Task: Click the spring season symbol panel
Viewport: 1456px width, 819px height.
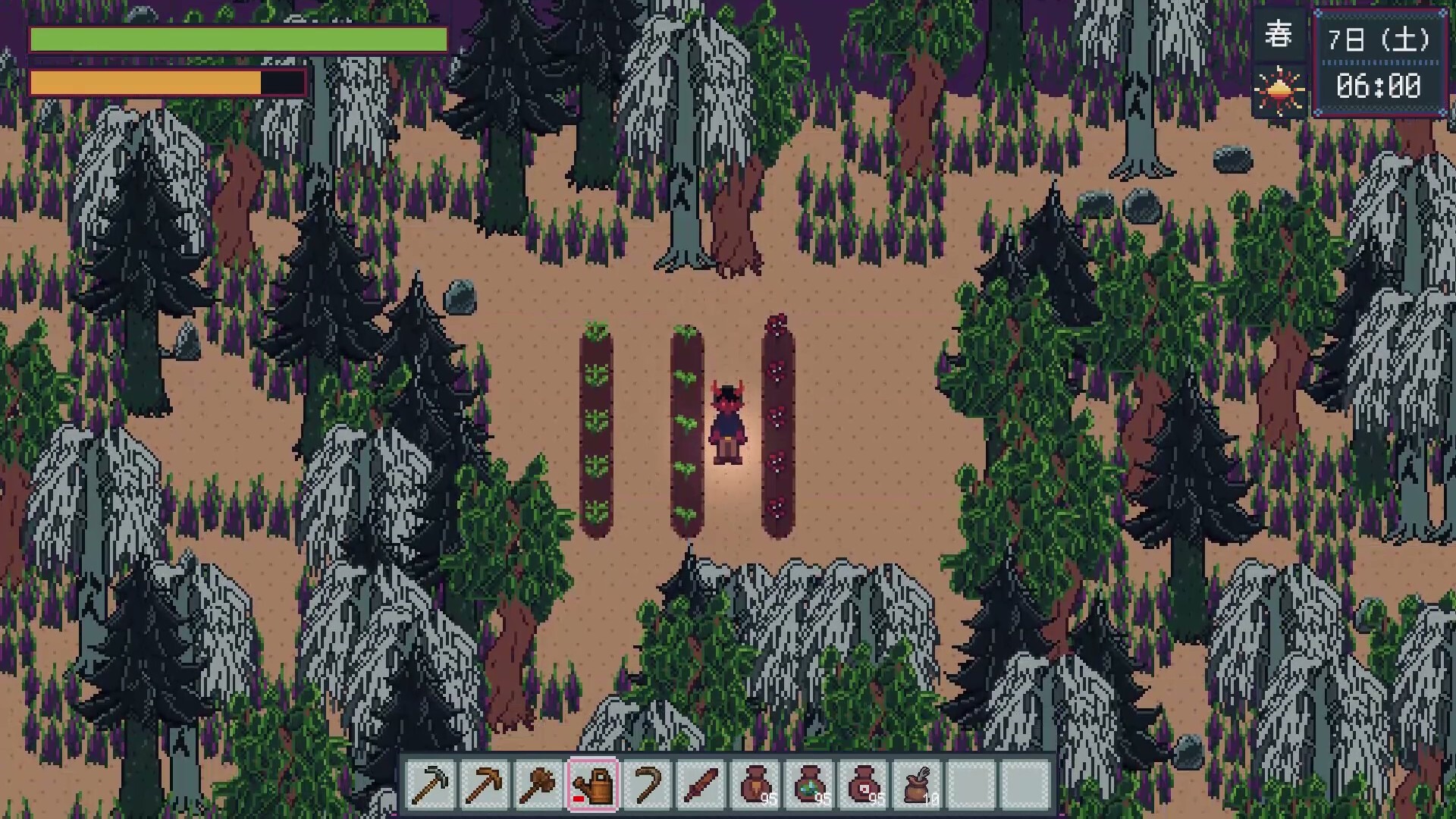Action: coord(1277,35)
